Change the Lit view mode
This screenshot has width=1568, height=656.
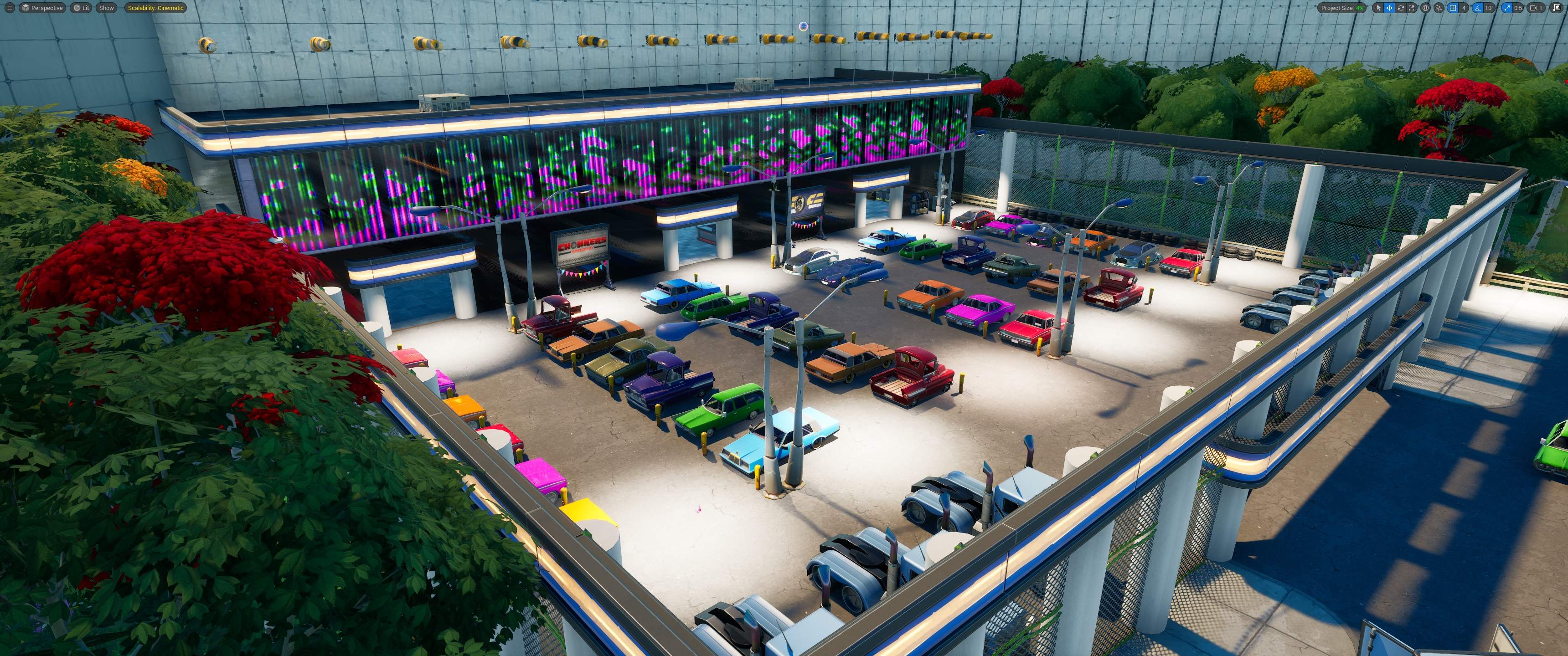click(81, 8)
